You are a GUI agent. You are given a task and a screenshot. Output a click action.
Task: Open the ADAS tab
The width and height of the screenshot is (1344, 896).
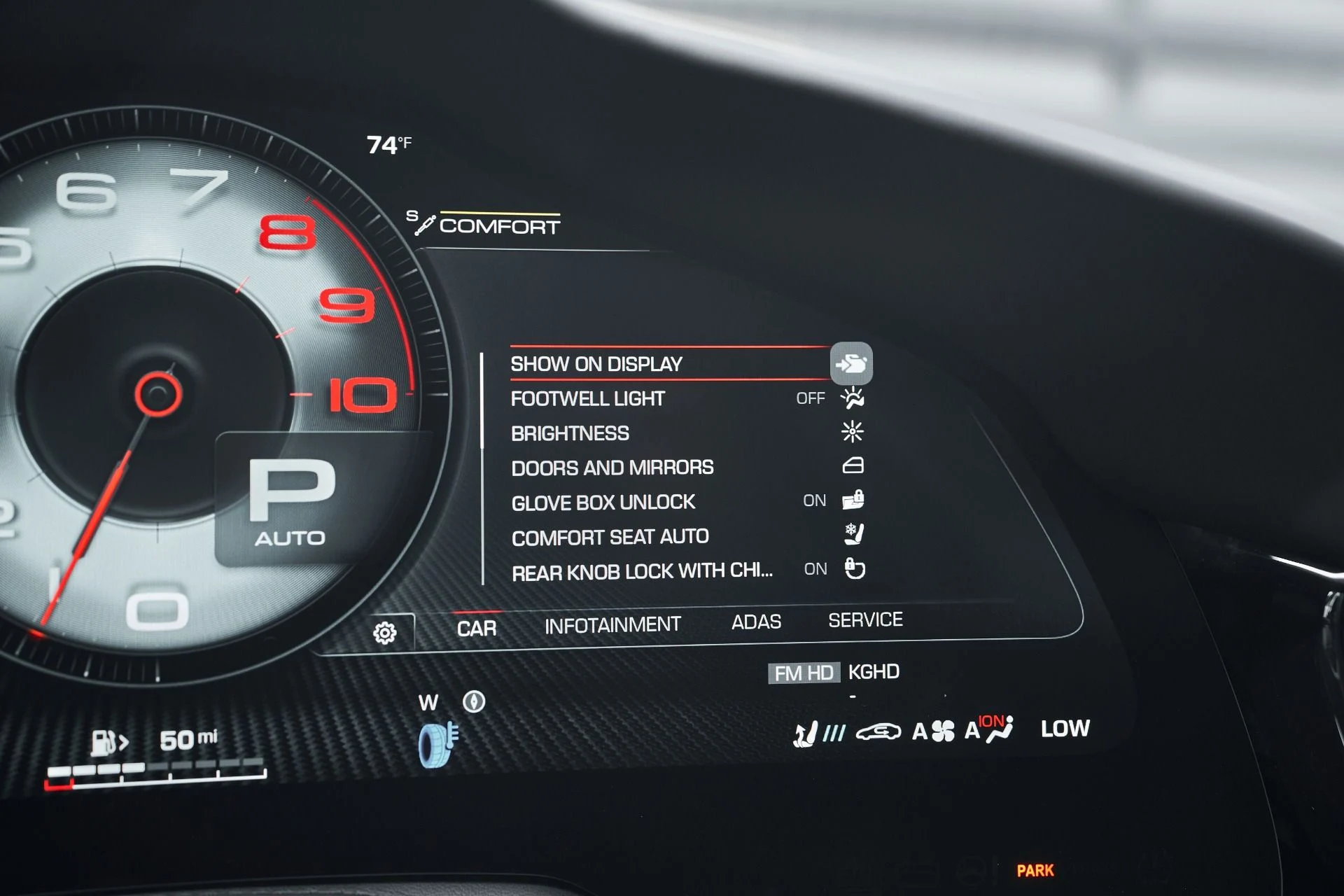(x=756, y=622)
